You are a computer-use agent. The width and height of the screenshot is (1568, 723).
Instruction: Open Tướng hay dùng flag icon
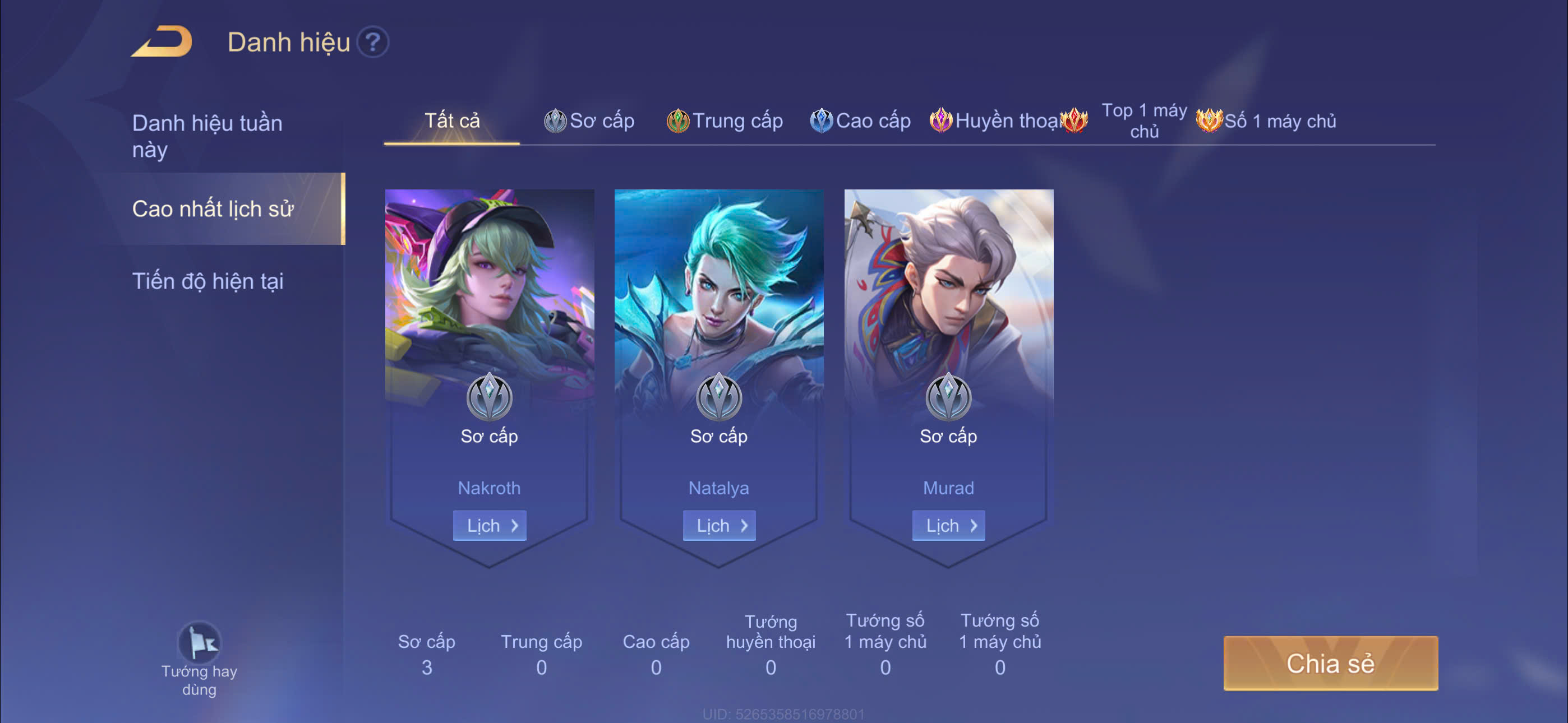(x=199, y=643)
